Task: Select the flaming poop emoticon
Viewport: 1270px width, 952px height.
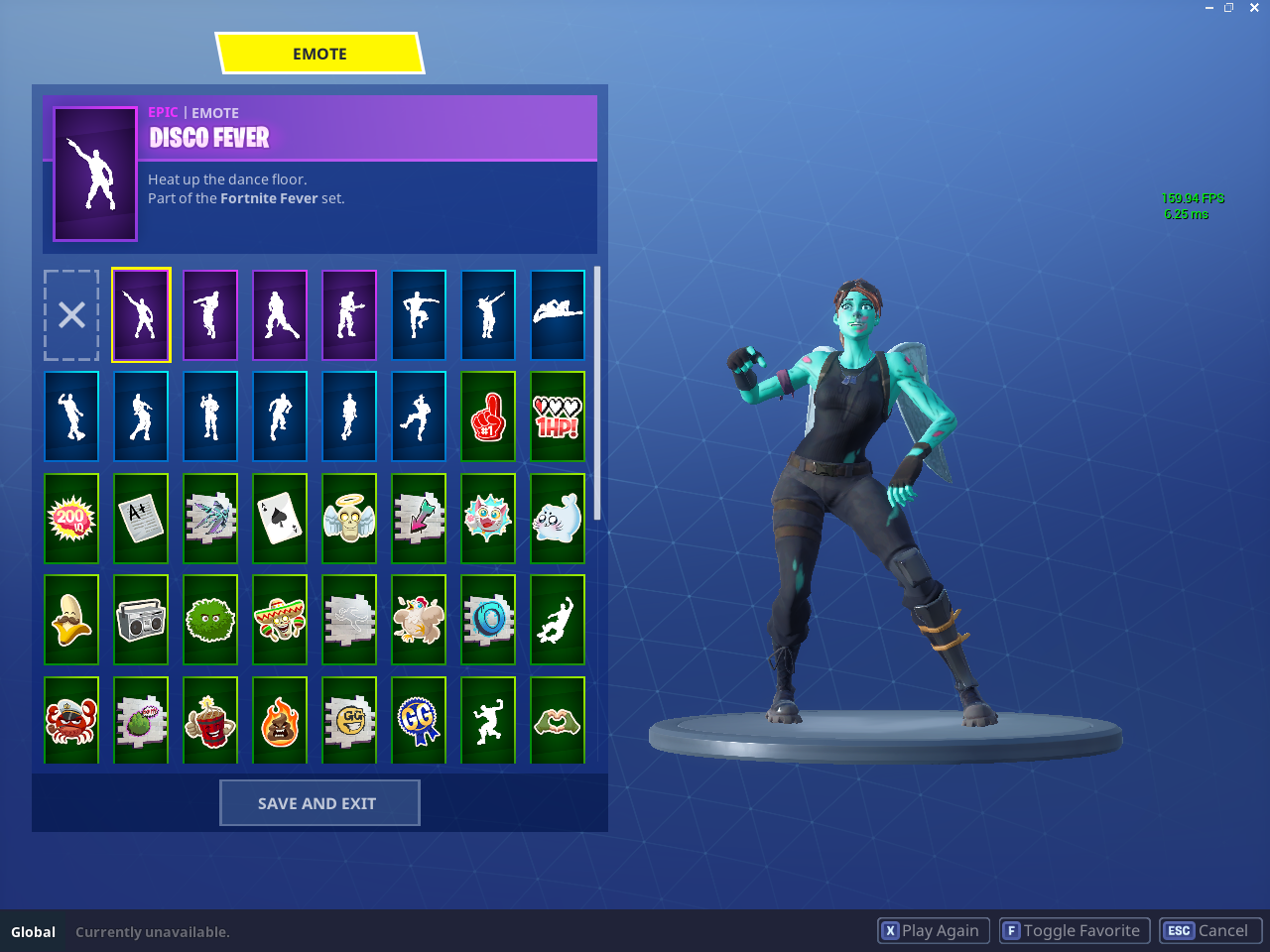Action: pos(280,720)
